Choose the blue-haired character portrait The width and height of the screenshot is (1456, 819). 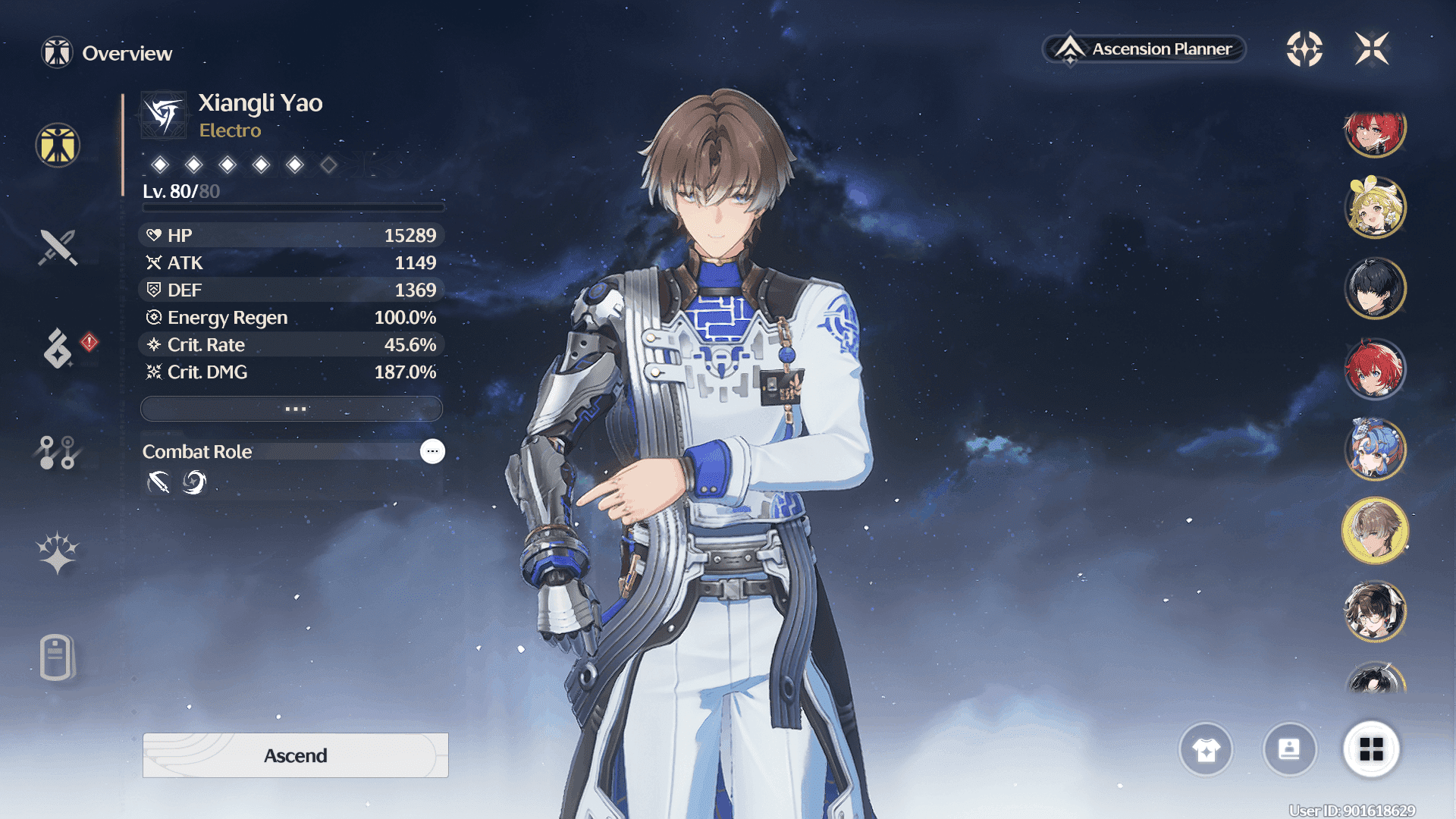[x=1374, y=450]
